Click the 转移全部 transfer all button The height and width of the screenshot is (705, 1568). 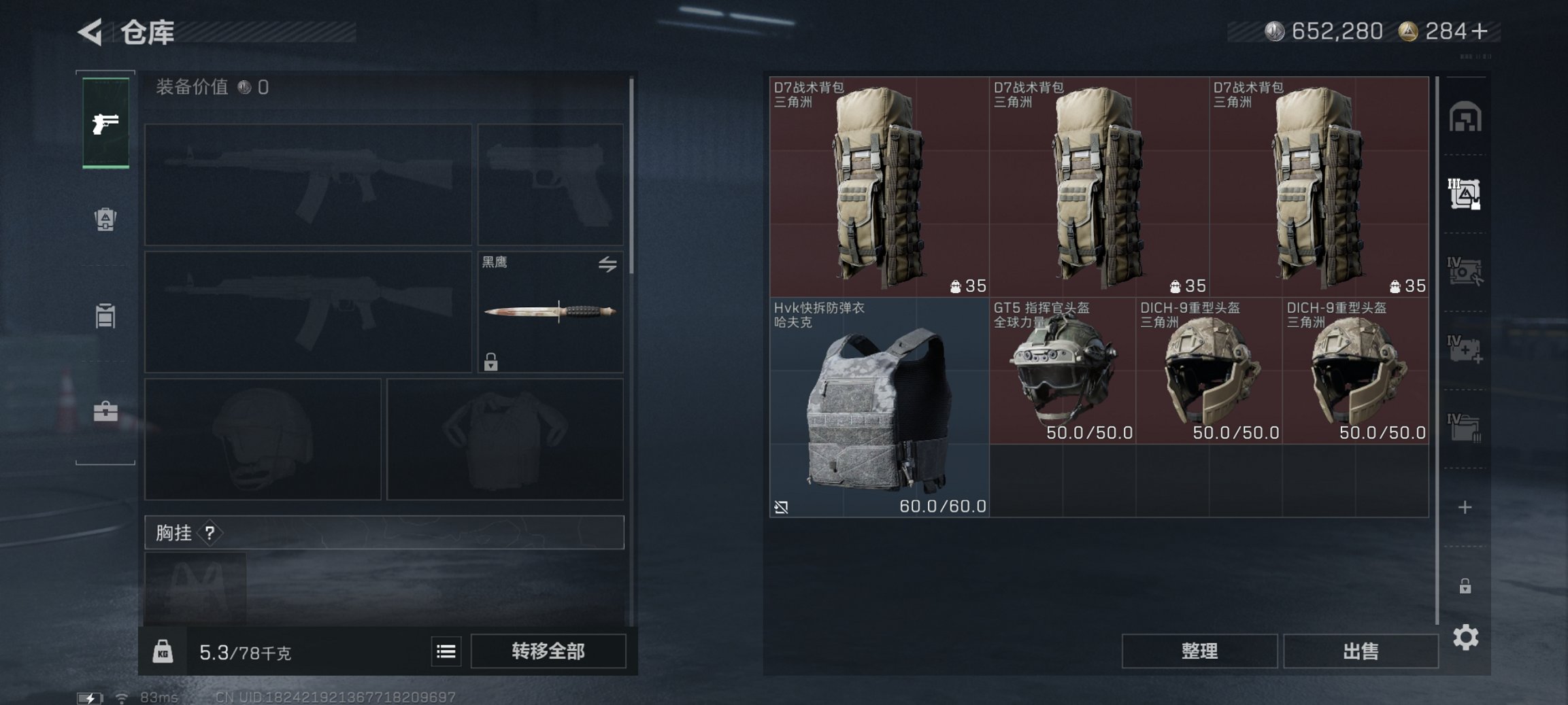[548, 651]
